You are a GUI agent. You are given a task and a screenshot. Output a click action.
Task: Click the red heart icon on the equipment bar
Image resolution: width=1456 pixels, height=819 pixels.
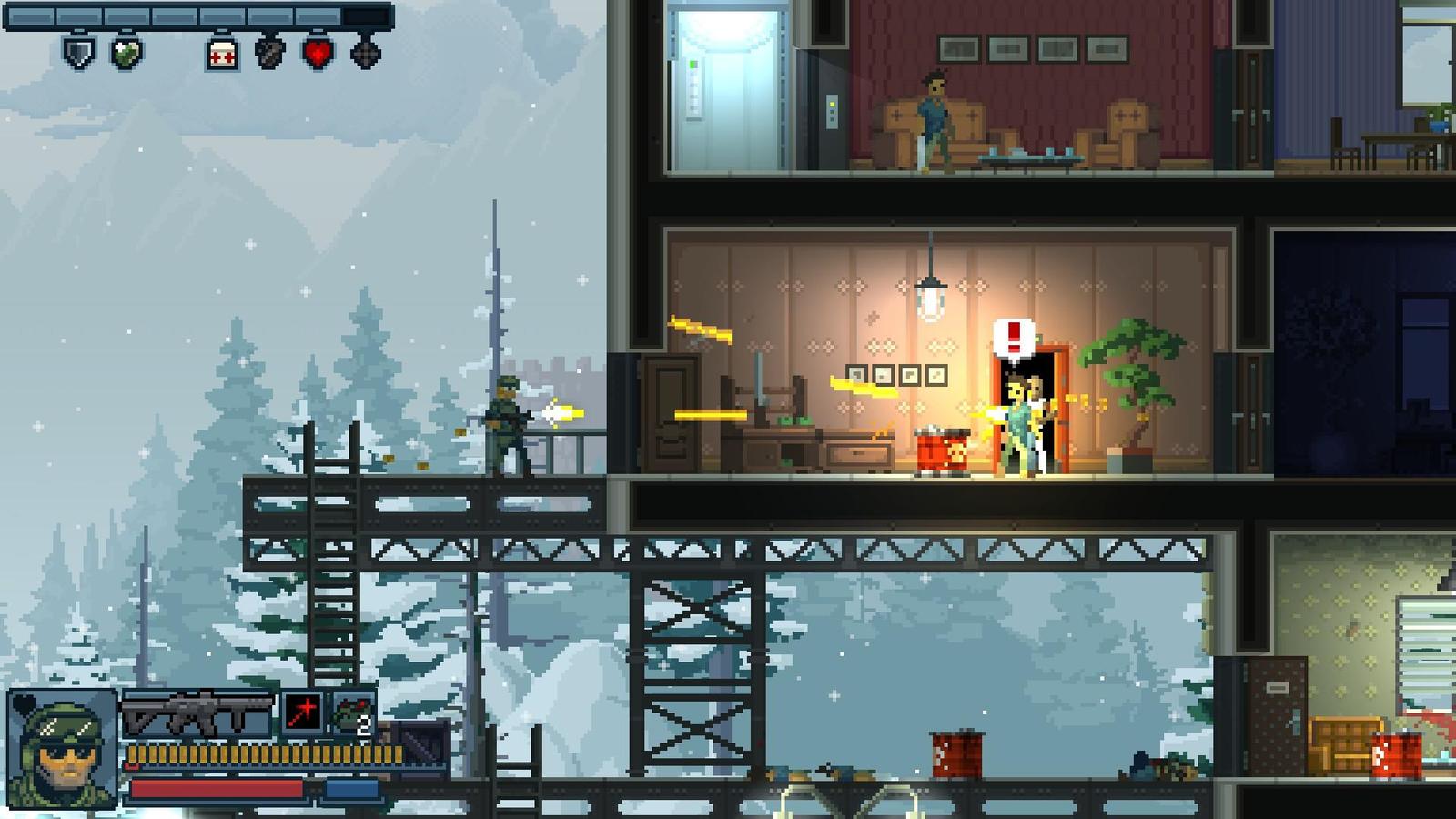[x=318, y=53]
